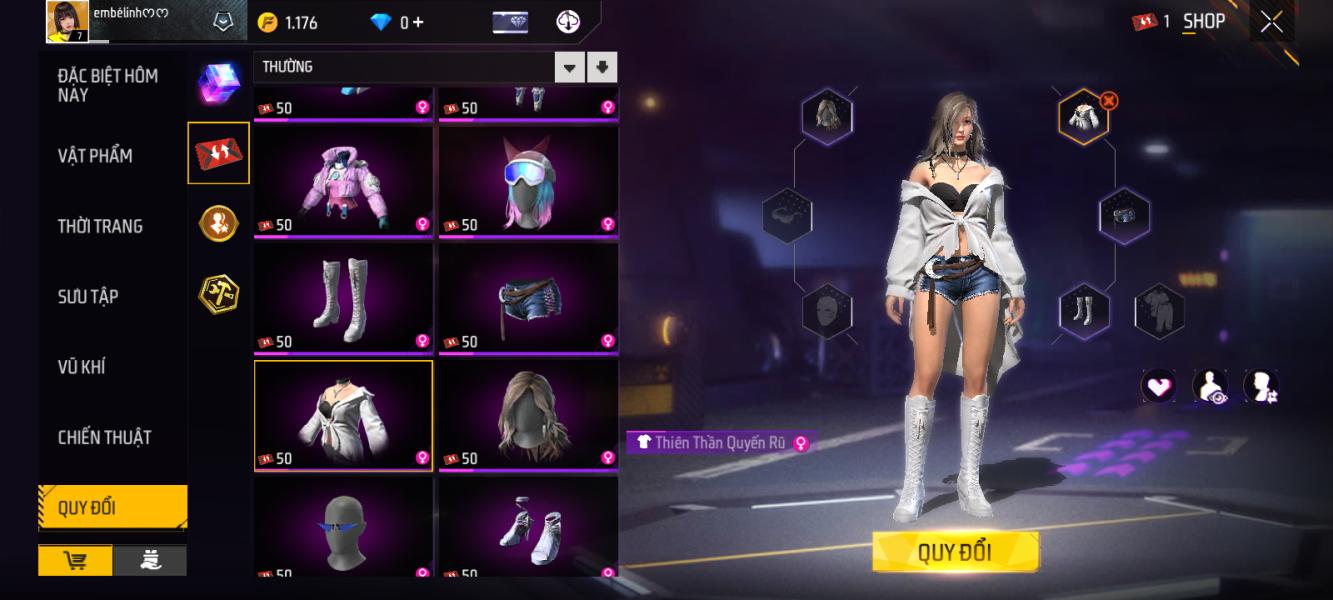Switch to the Thời Trang category

pyautogui.click(x=100, y=226)
